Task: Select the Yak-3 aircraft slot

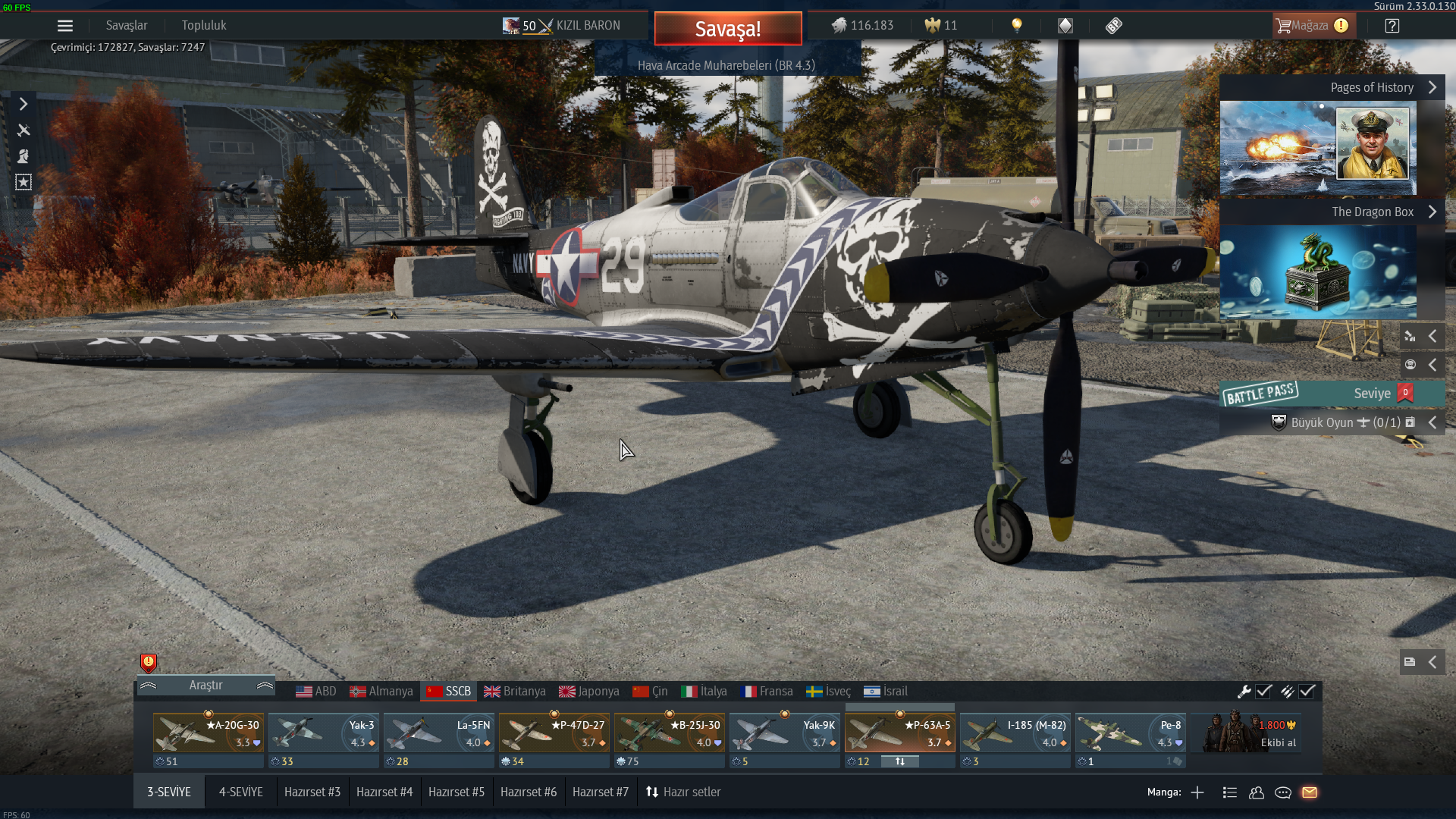Action: (x=324, y=733)
